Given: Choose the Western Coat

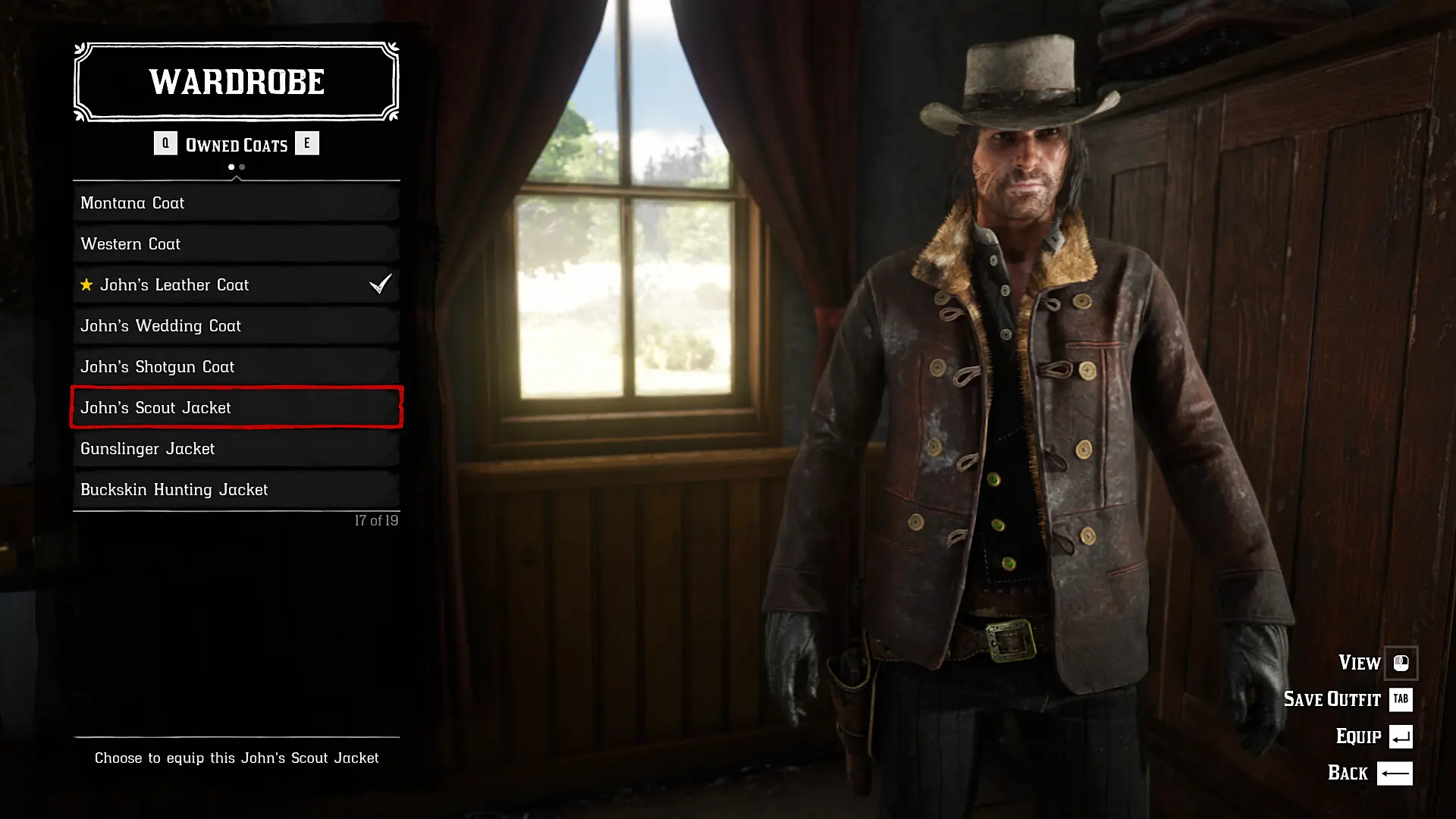Looking at the screenshot, I should click(x=236, y=244).
